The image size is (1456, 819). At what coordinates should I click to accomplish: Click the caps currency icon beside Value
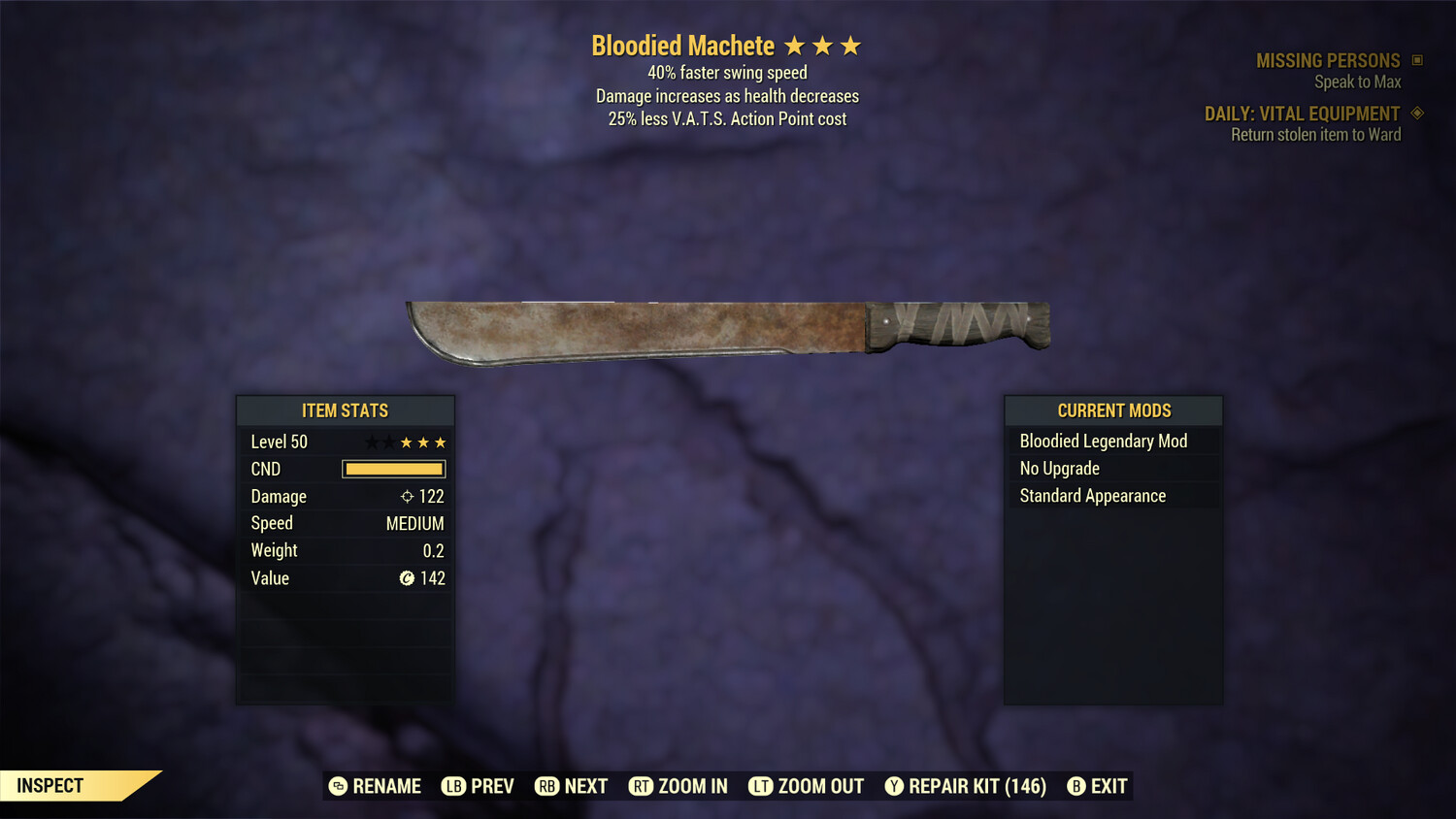(407, 577)
